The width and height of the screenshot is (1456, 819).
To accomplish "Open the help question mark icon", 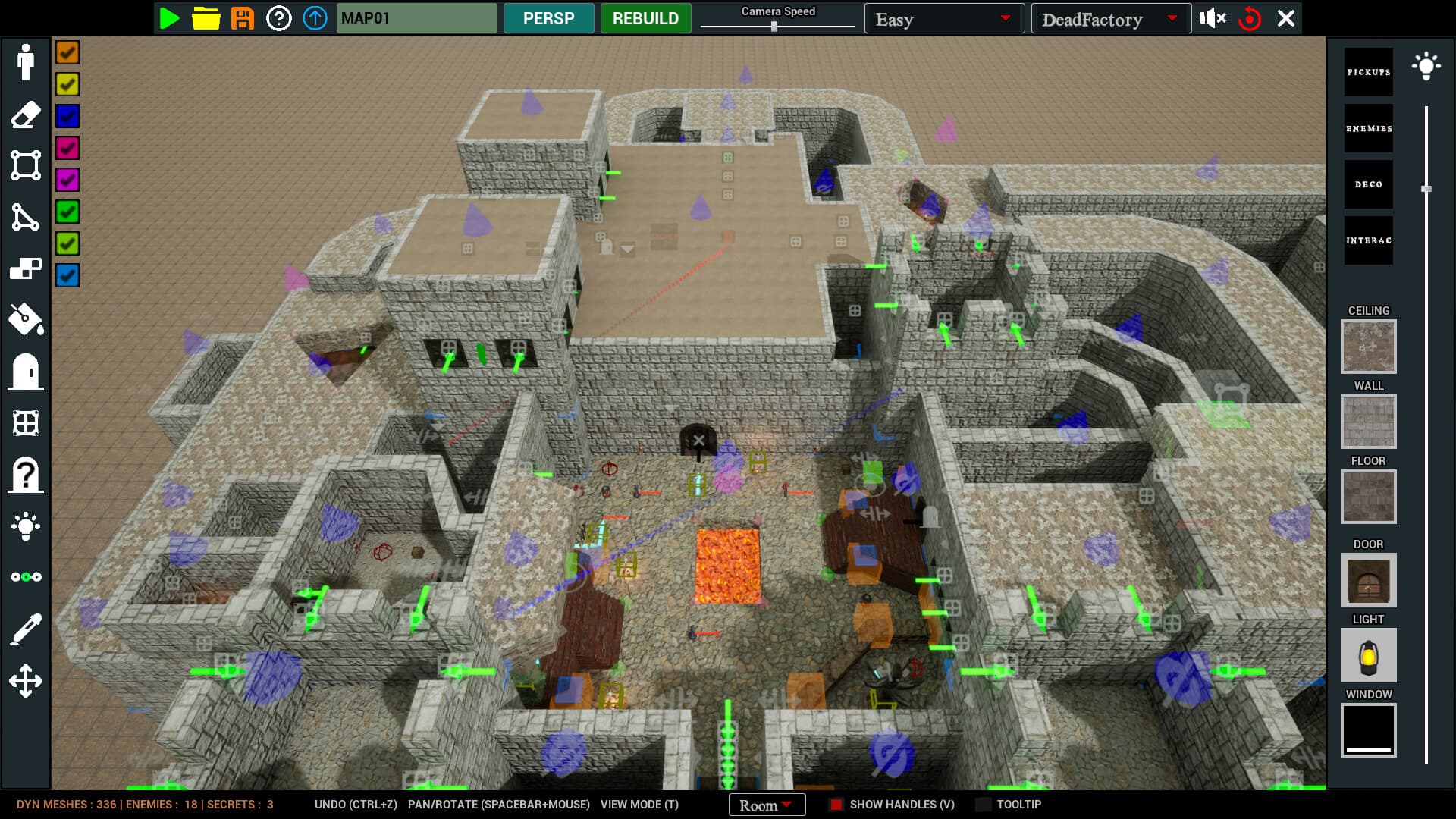I will tap(281, 18).
